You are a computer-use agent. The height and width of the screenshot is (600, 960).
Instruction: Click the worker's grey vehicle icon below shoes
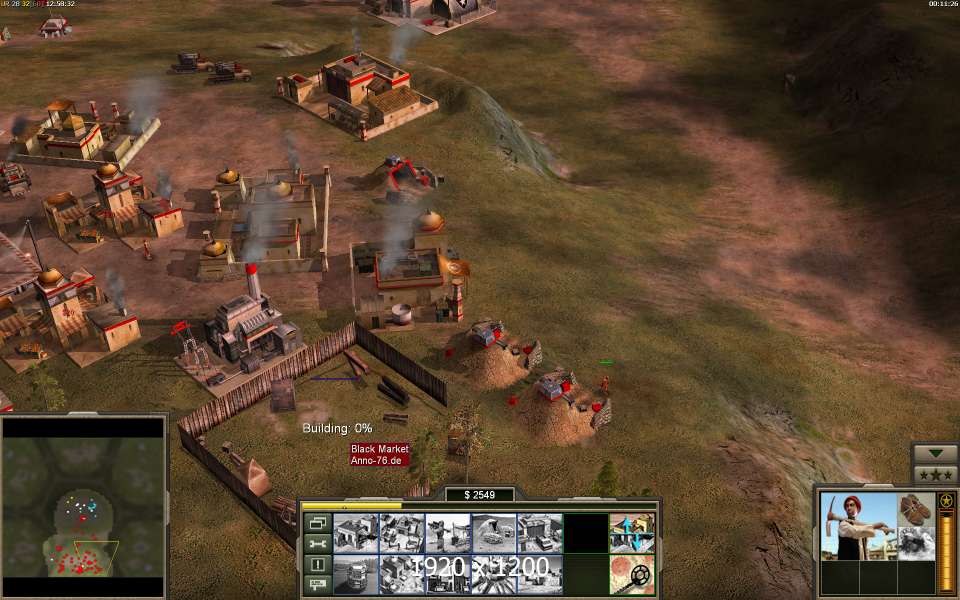coord(916,543)
